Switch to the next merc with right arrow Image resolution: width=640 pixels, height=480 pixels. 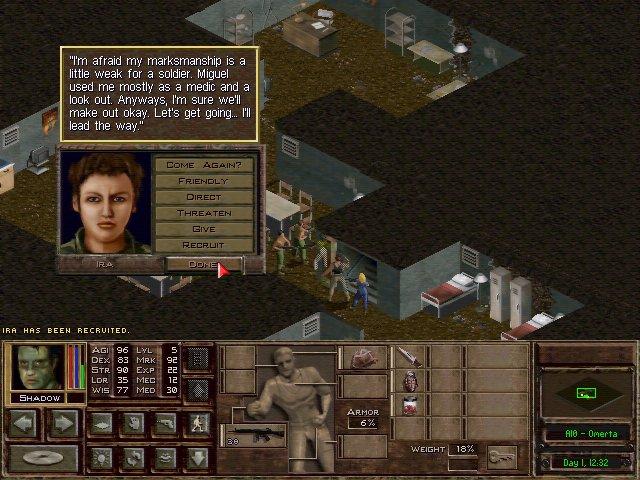click(x=62, y=424)
